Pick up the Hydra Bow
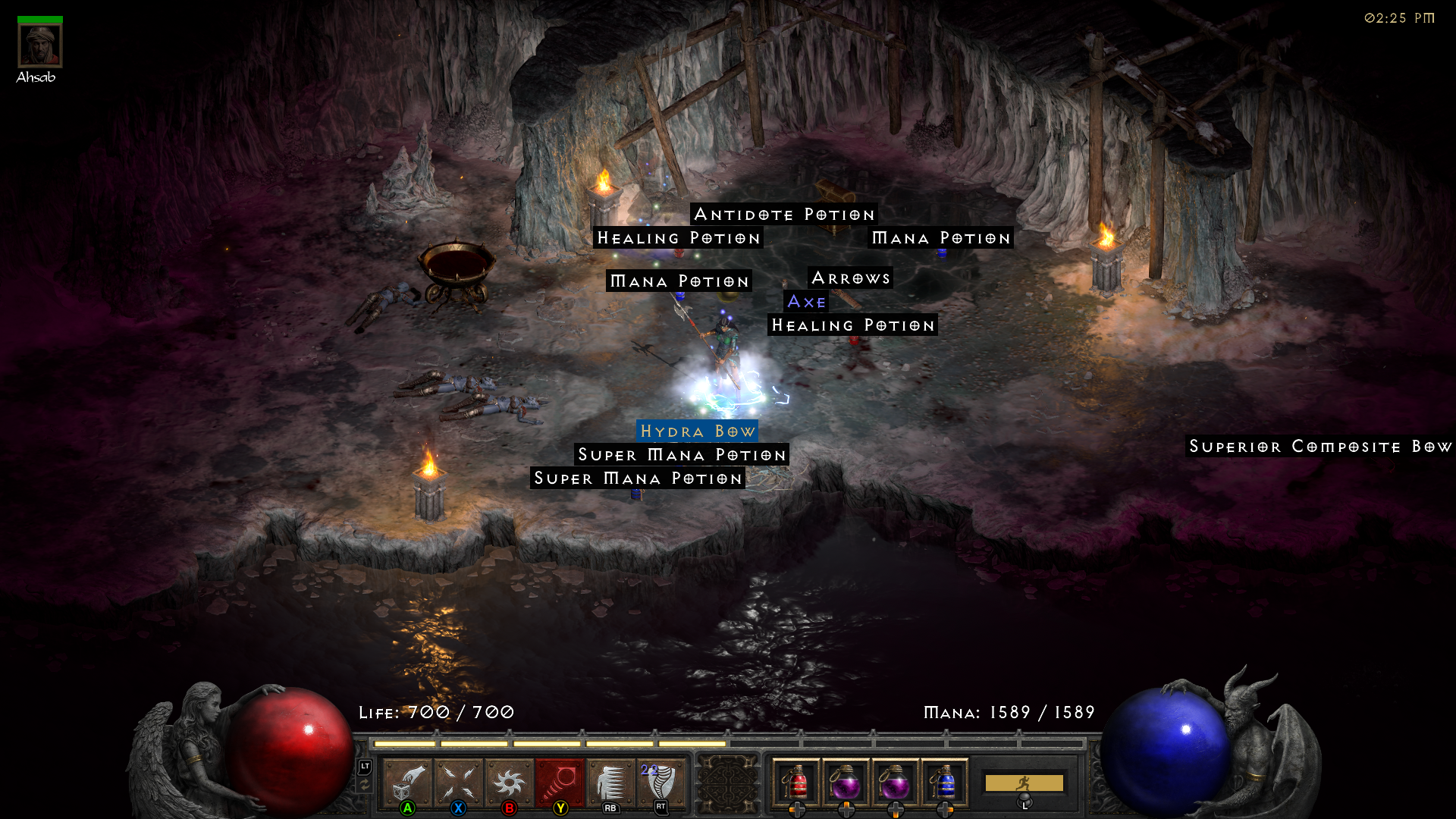Viewport: 1456px width, 819px height. point(696,431)
